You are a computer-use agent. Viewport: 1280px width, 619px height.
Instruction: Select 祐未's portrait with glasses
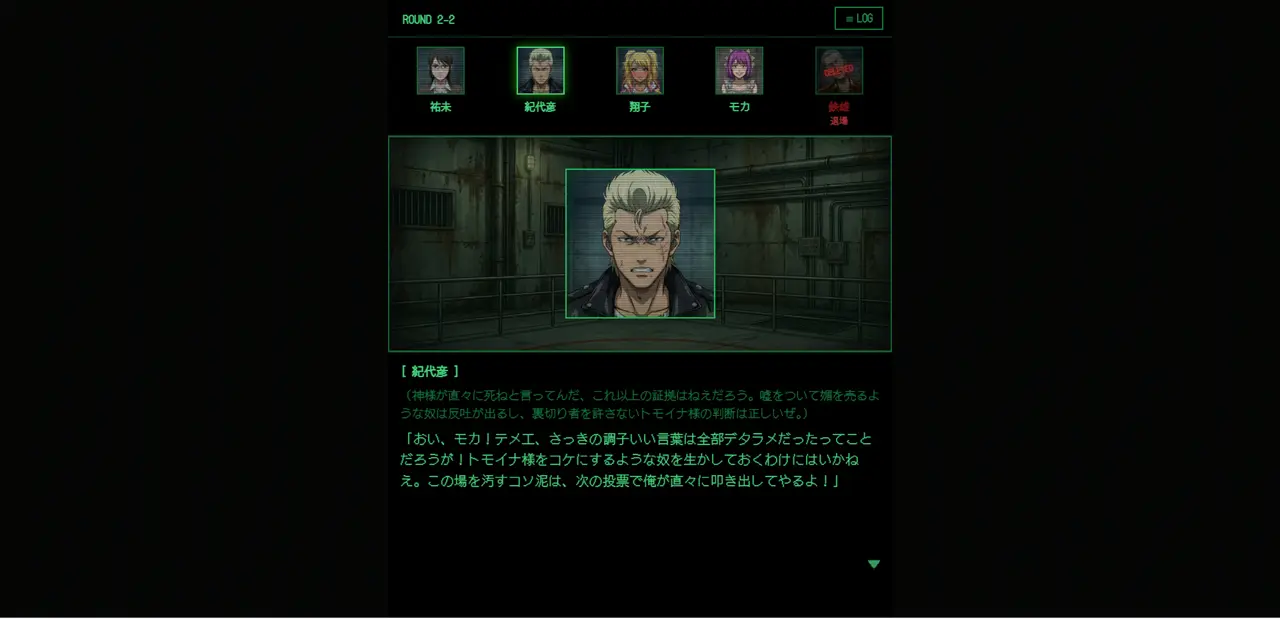coord(440,71)
